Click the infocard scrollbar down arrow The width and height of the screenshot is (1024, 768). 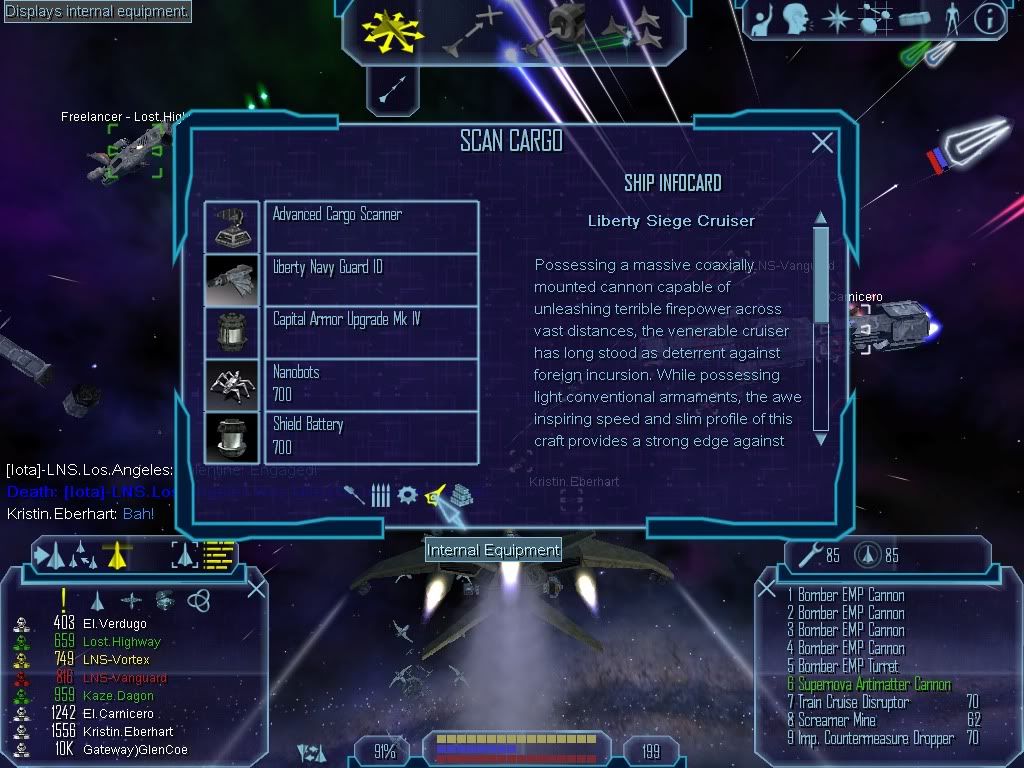(821, 438)
